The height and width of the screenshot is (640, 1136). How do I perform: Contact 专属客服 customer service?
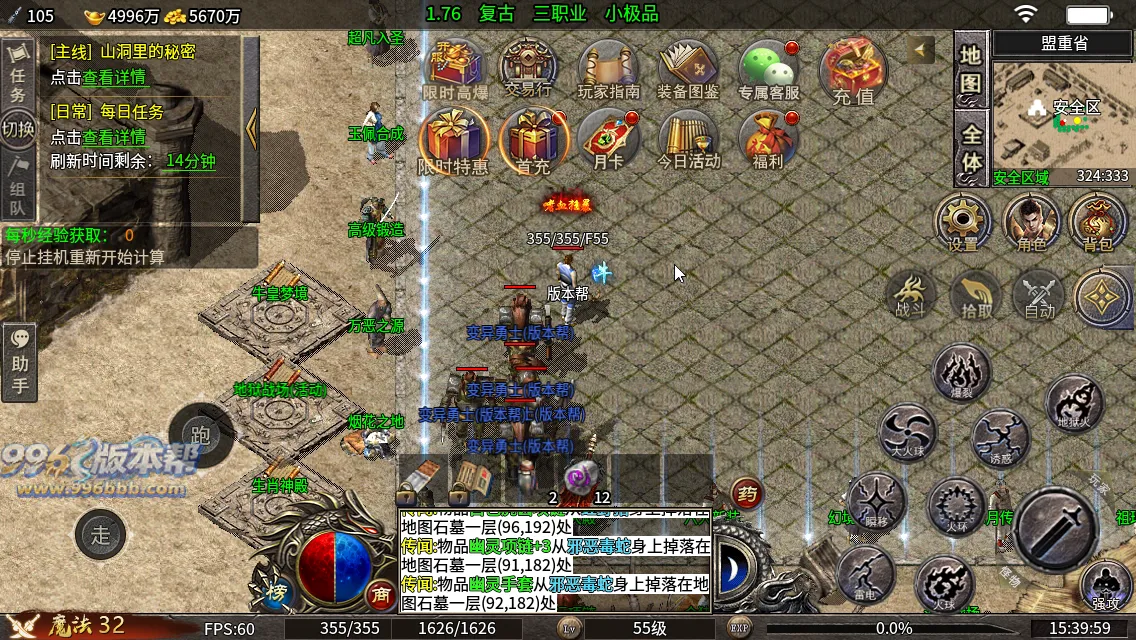click(768, 68)
